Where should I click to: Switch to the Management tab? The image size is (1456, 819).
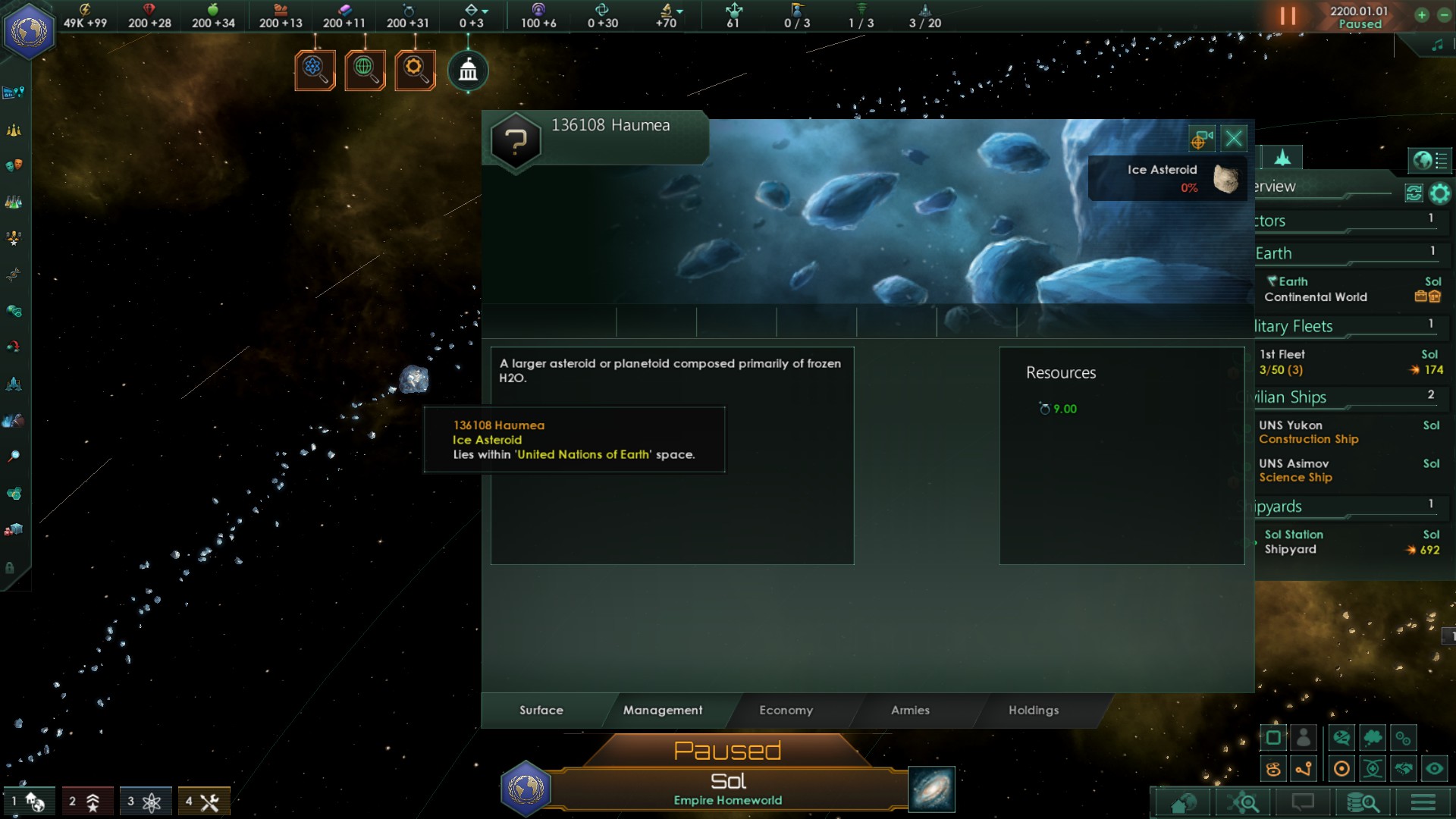point(663,711)
